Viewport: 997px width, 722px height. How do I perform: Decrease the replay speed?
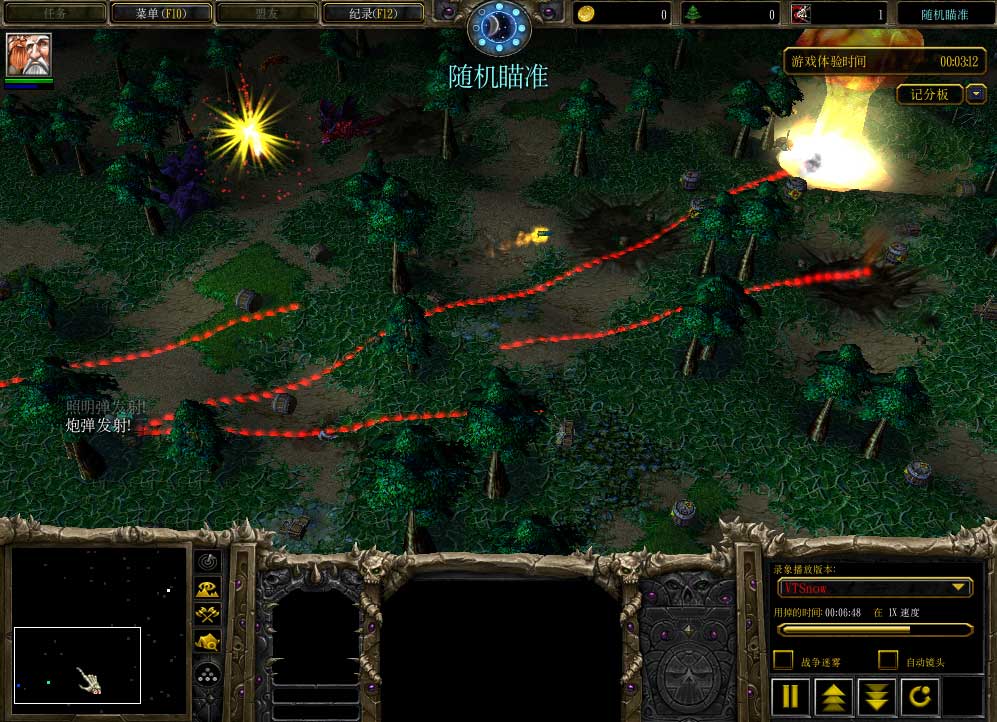(x=877, y=696)
